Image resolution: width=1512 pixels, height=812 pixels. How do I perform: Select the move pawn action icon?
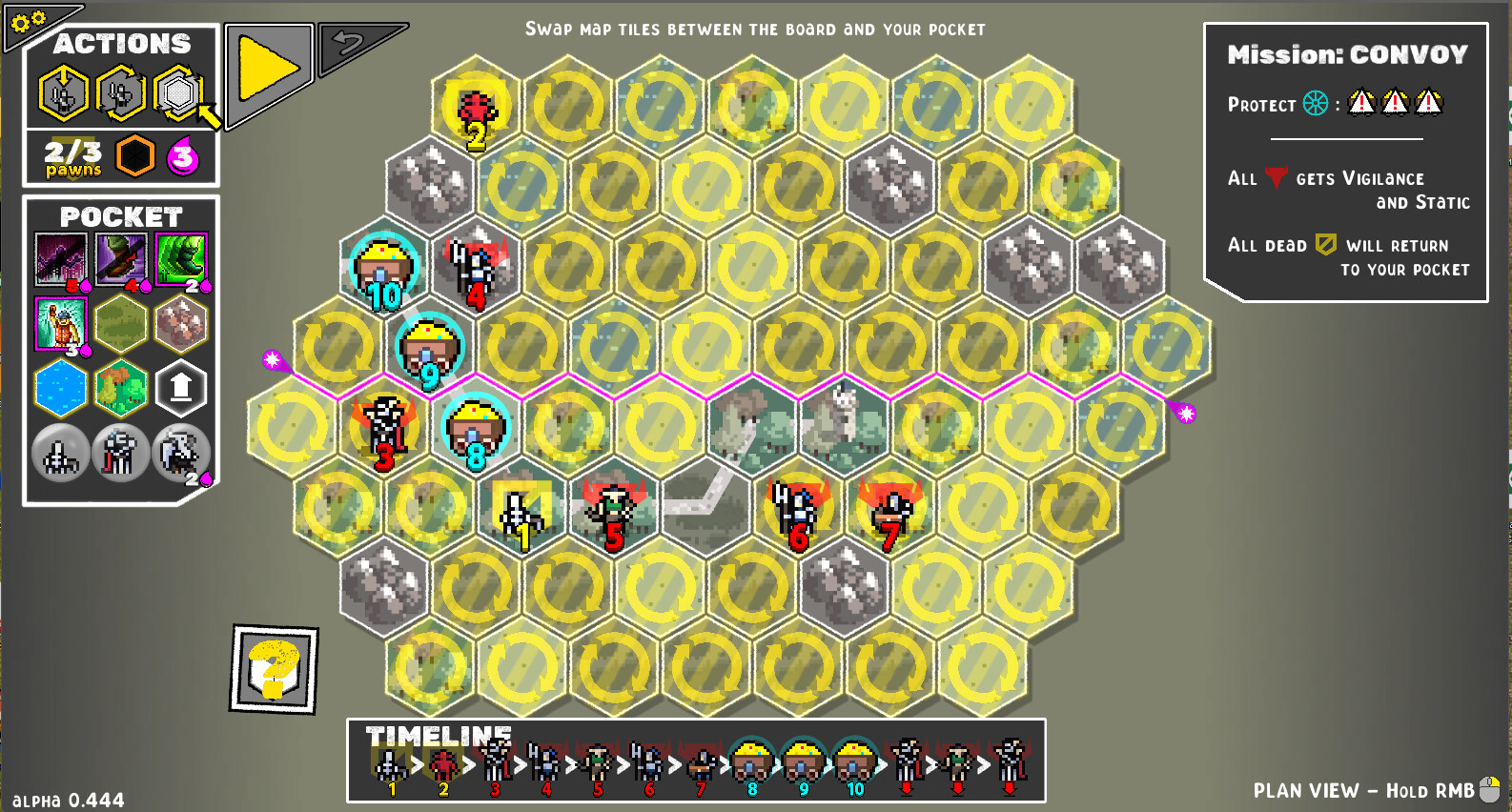tap(62, 91)
